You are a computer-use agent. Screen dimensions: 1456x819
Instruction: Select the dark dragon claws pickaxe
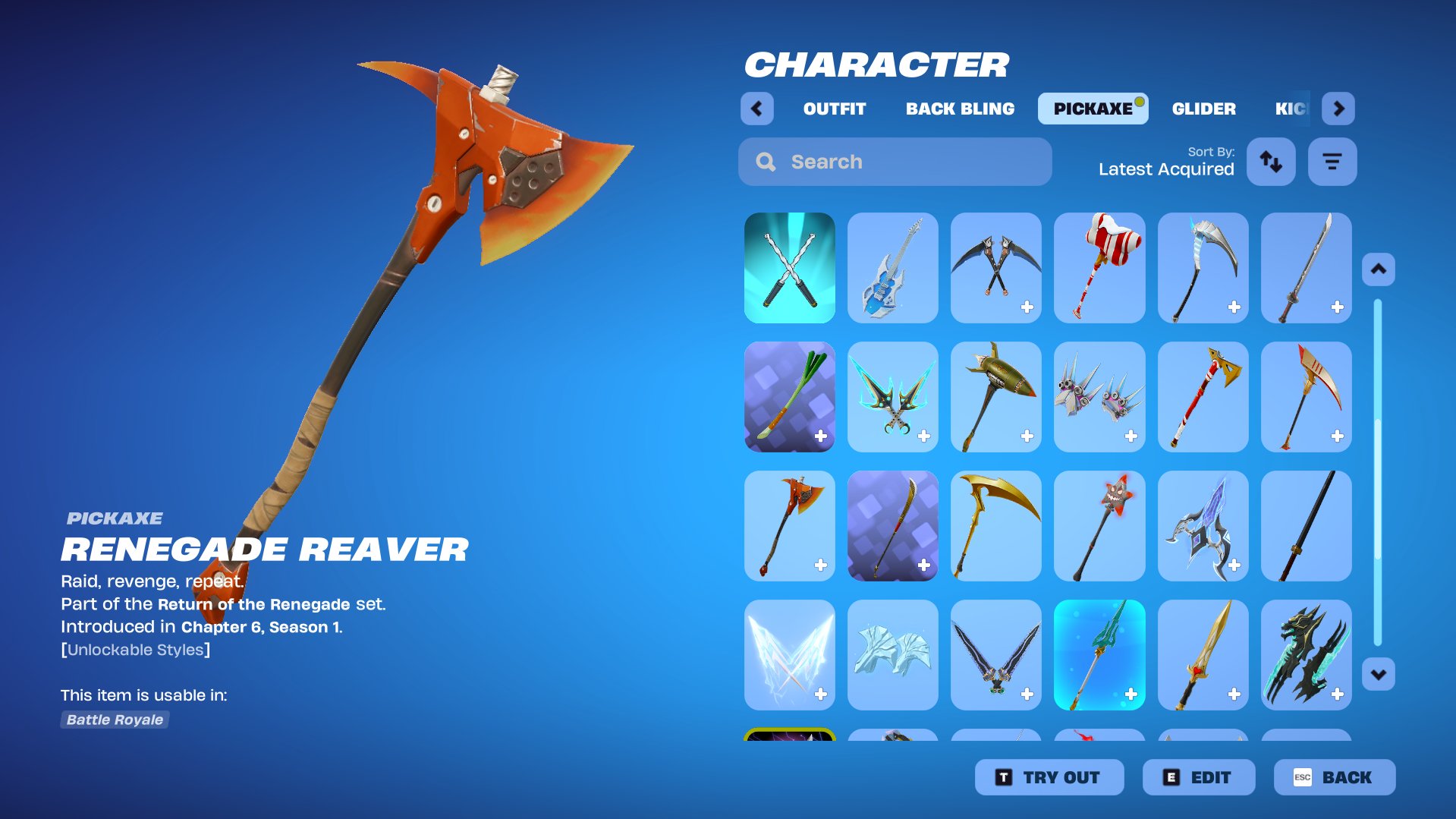(x=1306, y=654)
